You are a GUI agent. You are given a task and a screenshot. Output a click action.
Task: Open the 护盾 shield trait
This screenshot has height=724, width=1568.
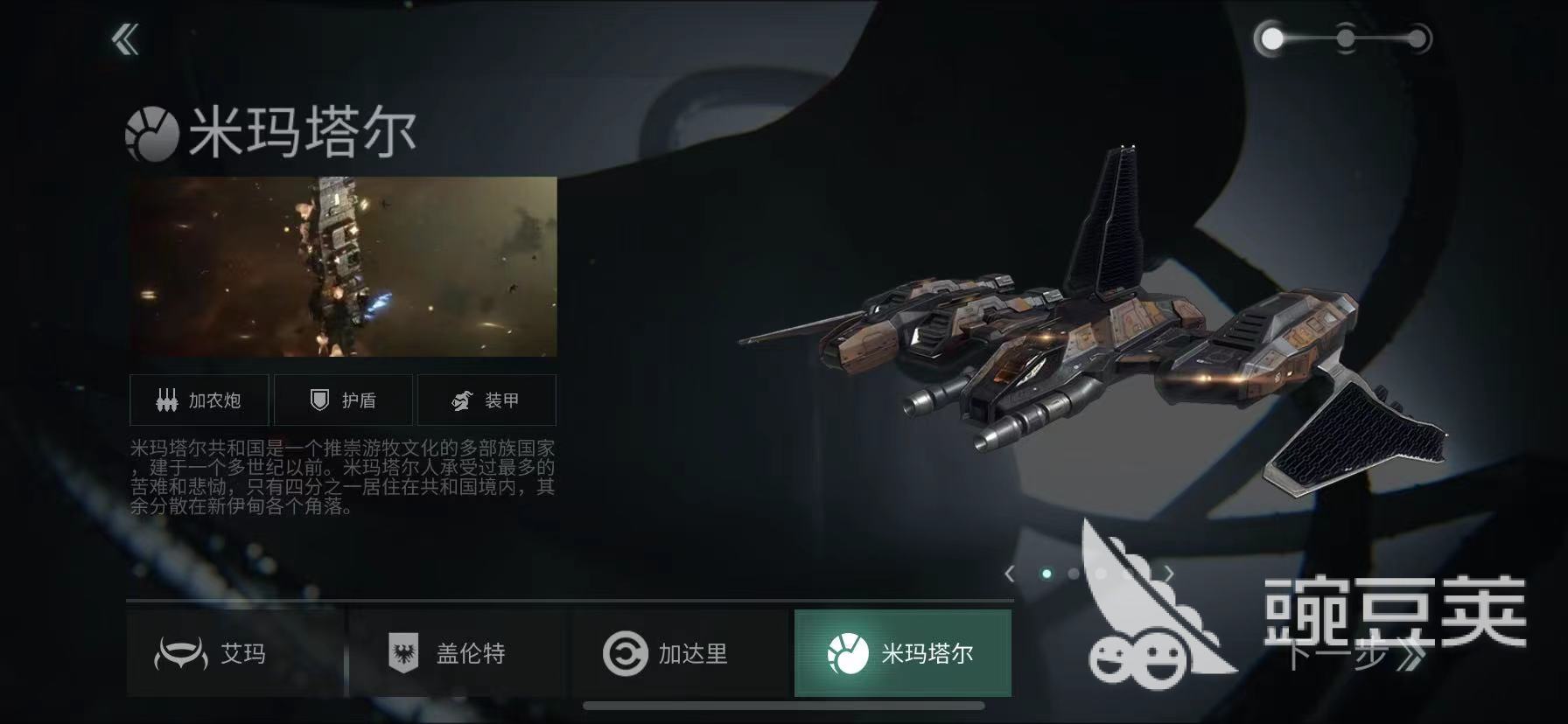pos(344,400)
